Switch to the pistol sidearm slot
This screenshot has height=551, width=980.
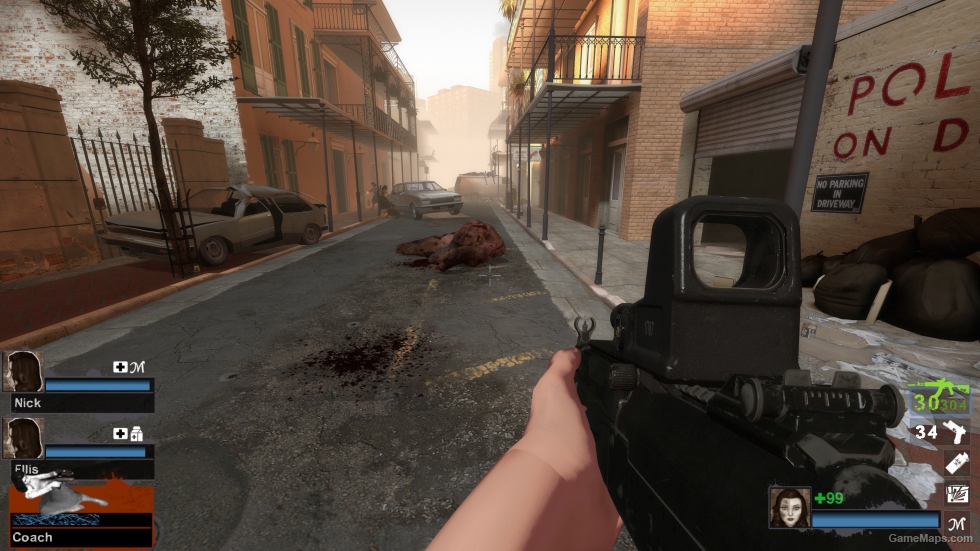[957, 432]
